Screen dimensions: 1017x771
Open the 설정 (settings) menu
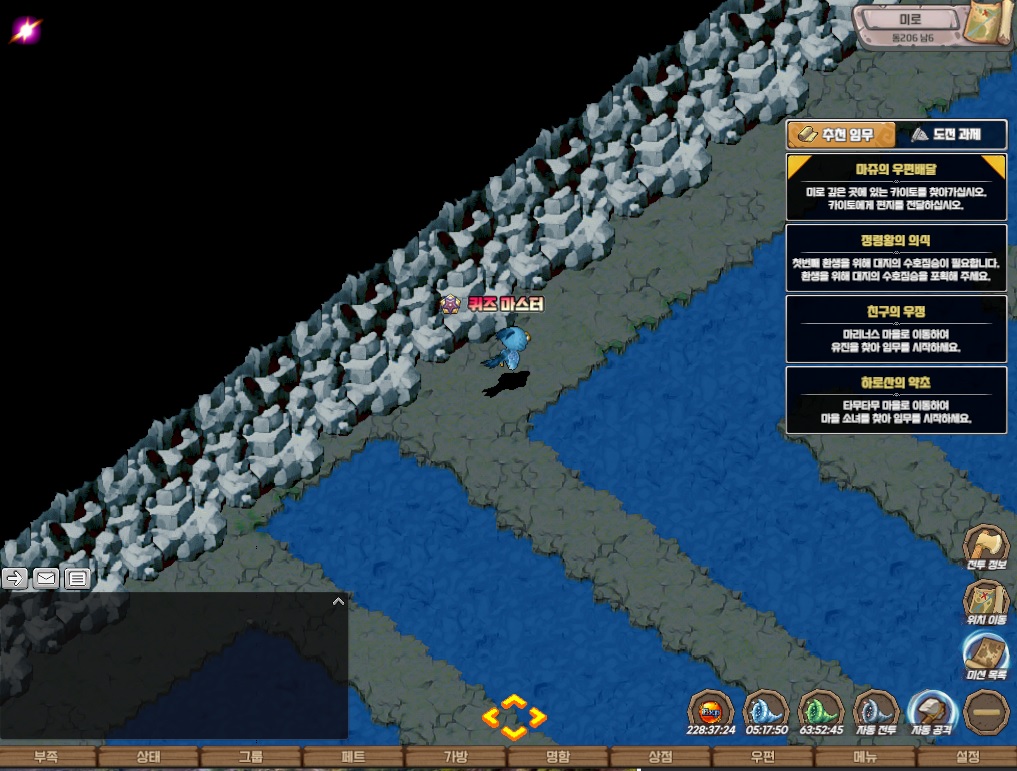967,757
